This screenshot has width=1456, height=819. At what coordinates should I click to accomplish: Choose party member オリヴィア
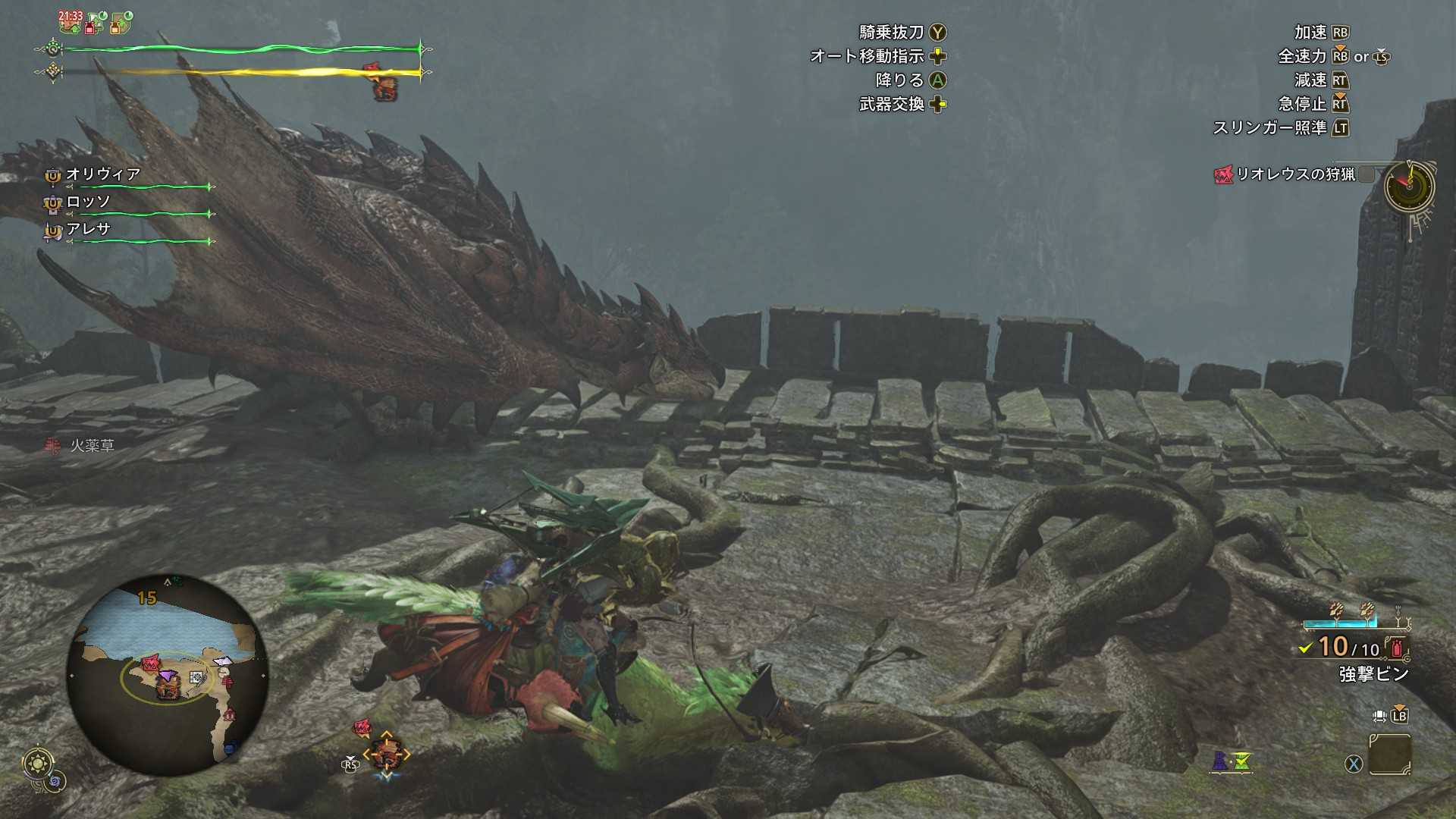tap(103, 174)
